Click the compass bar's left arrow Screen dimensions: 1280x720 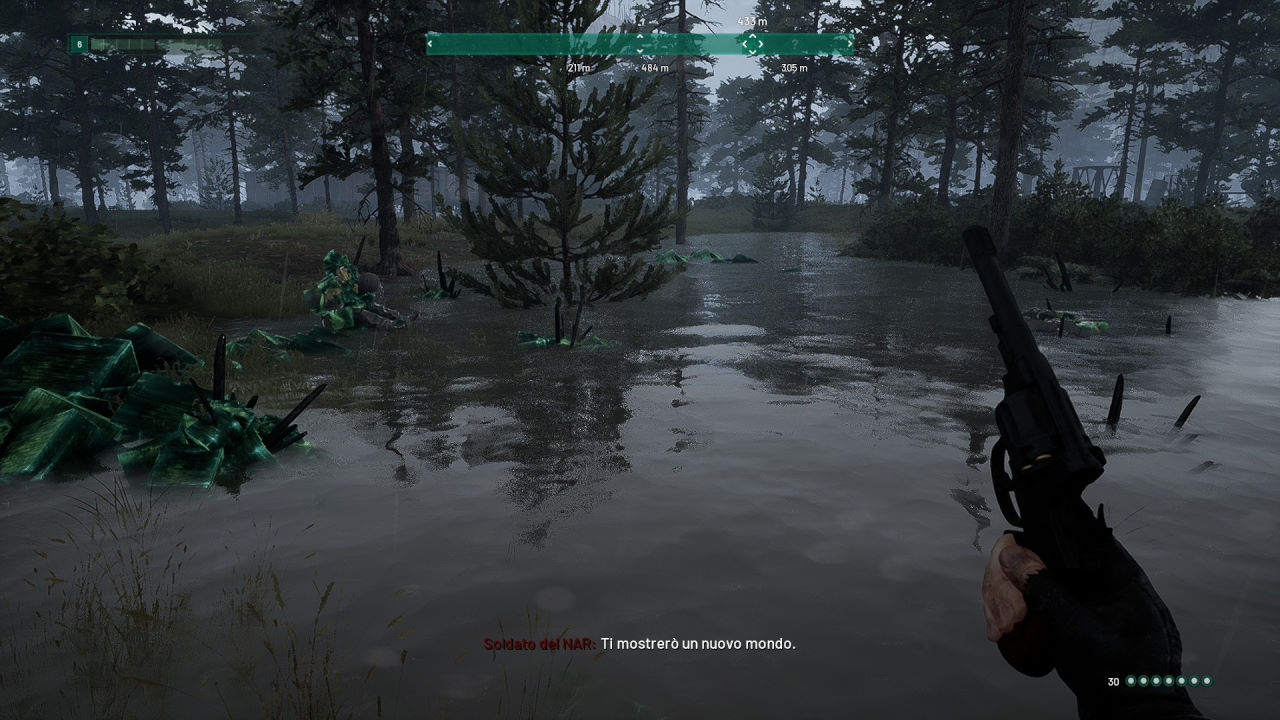point(432,44)
